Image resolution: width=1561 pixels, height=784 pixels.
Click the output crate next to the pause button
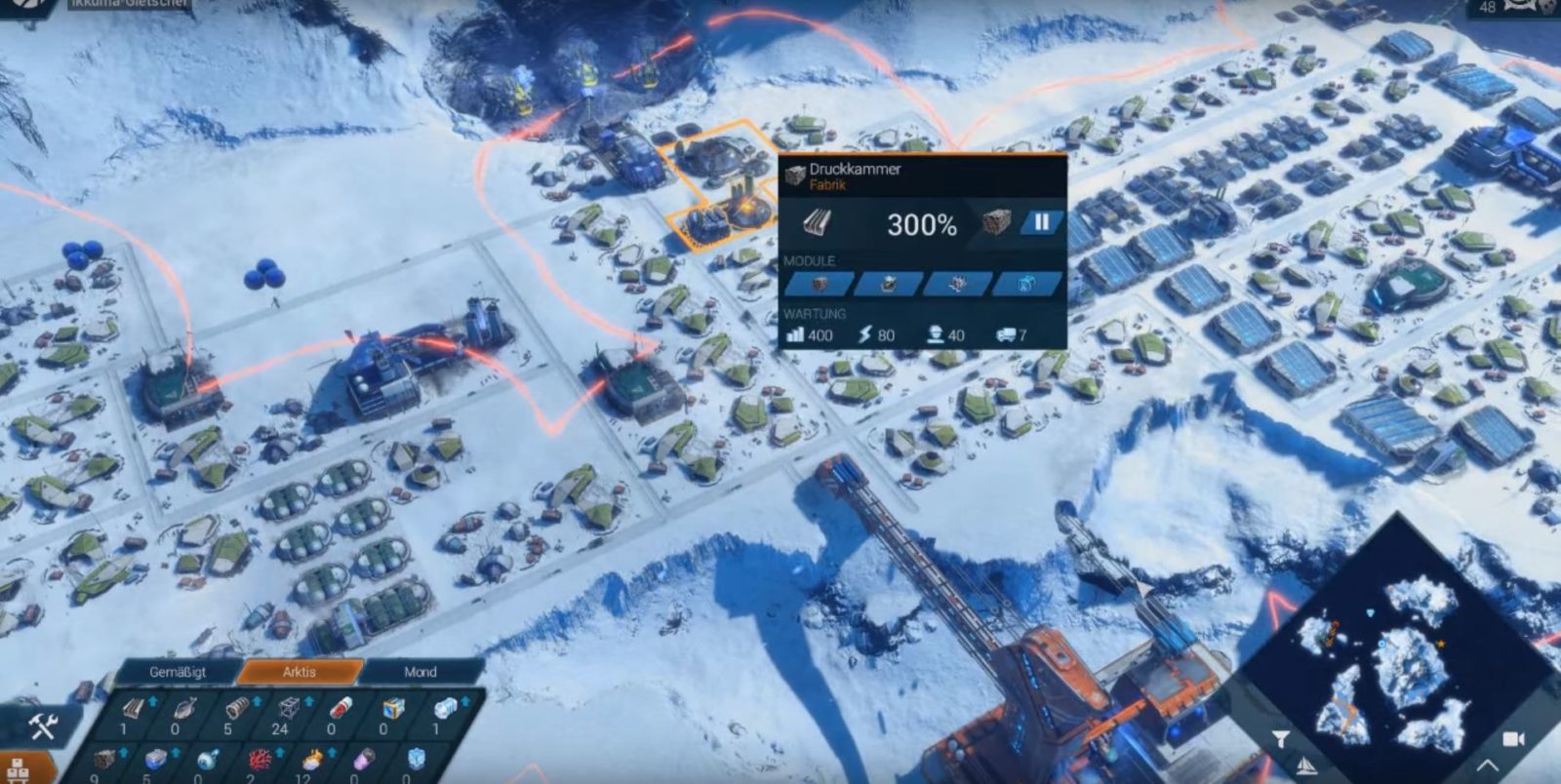pyautogui.click(x=997, y=224)
